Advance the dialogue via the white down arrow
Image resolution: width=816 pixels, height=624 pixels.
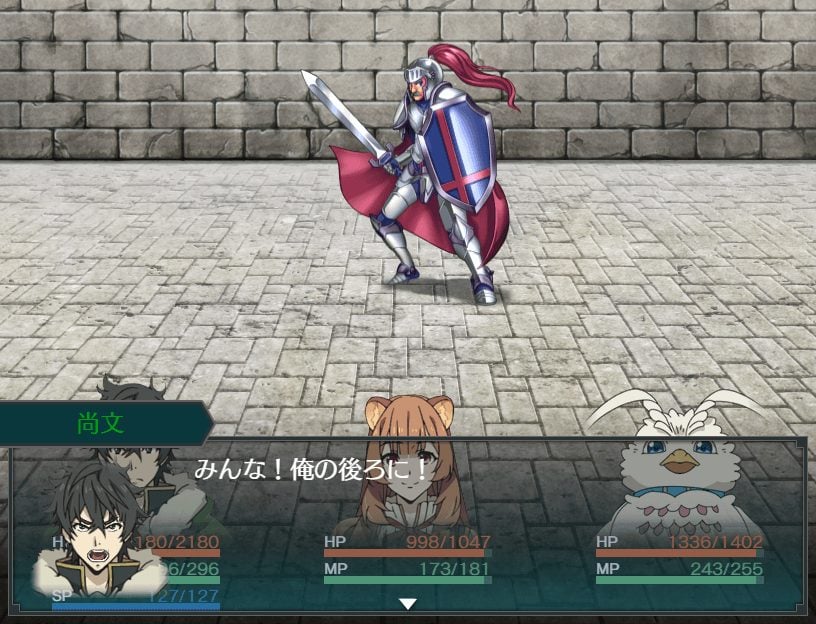[x=407, y=603]
